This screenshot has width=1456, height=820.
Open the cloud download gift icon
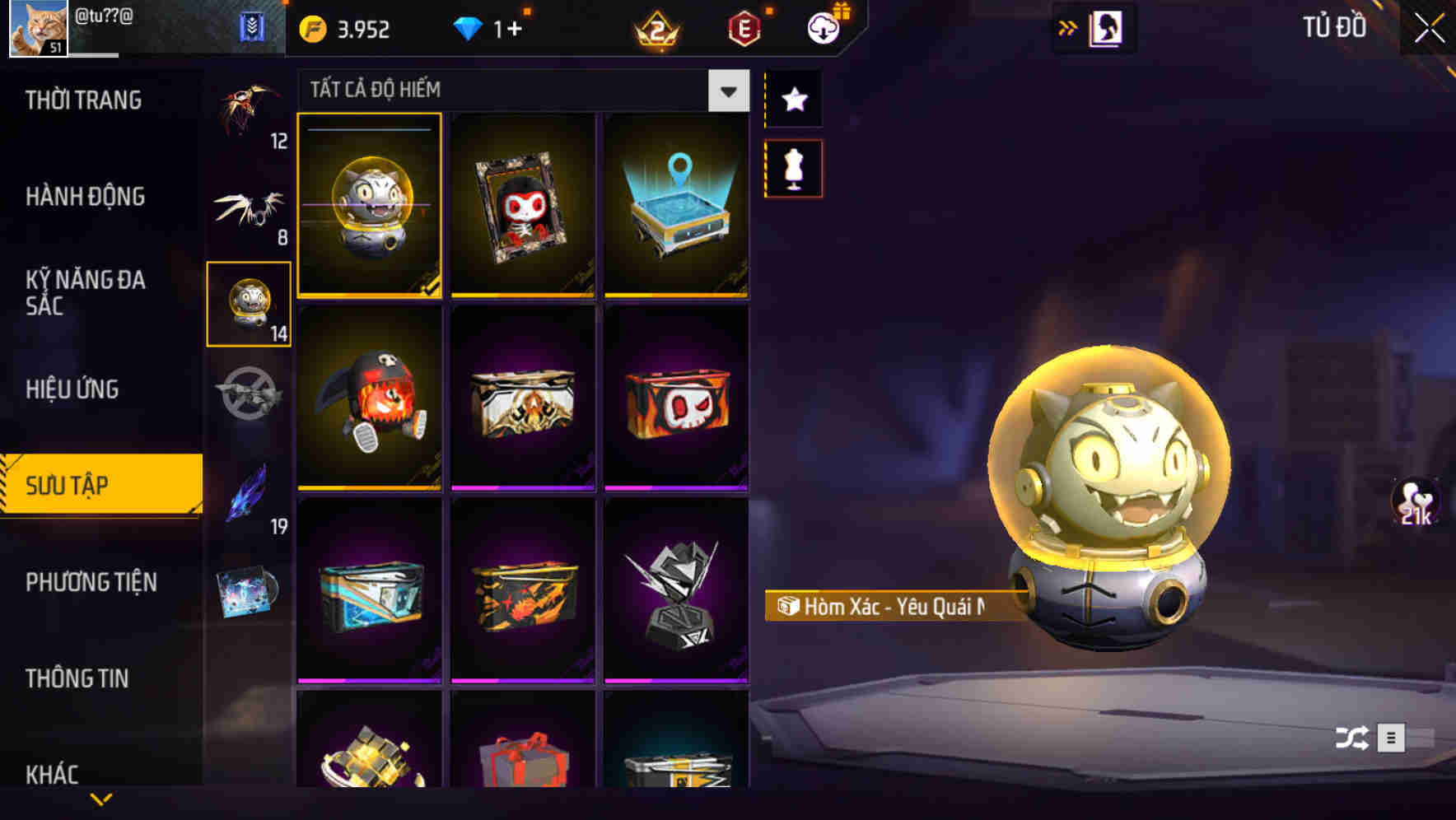click(x=821, y=29)
